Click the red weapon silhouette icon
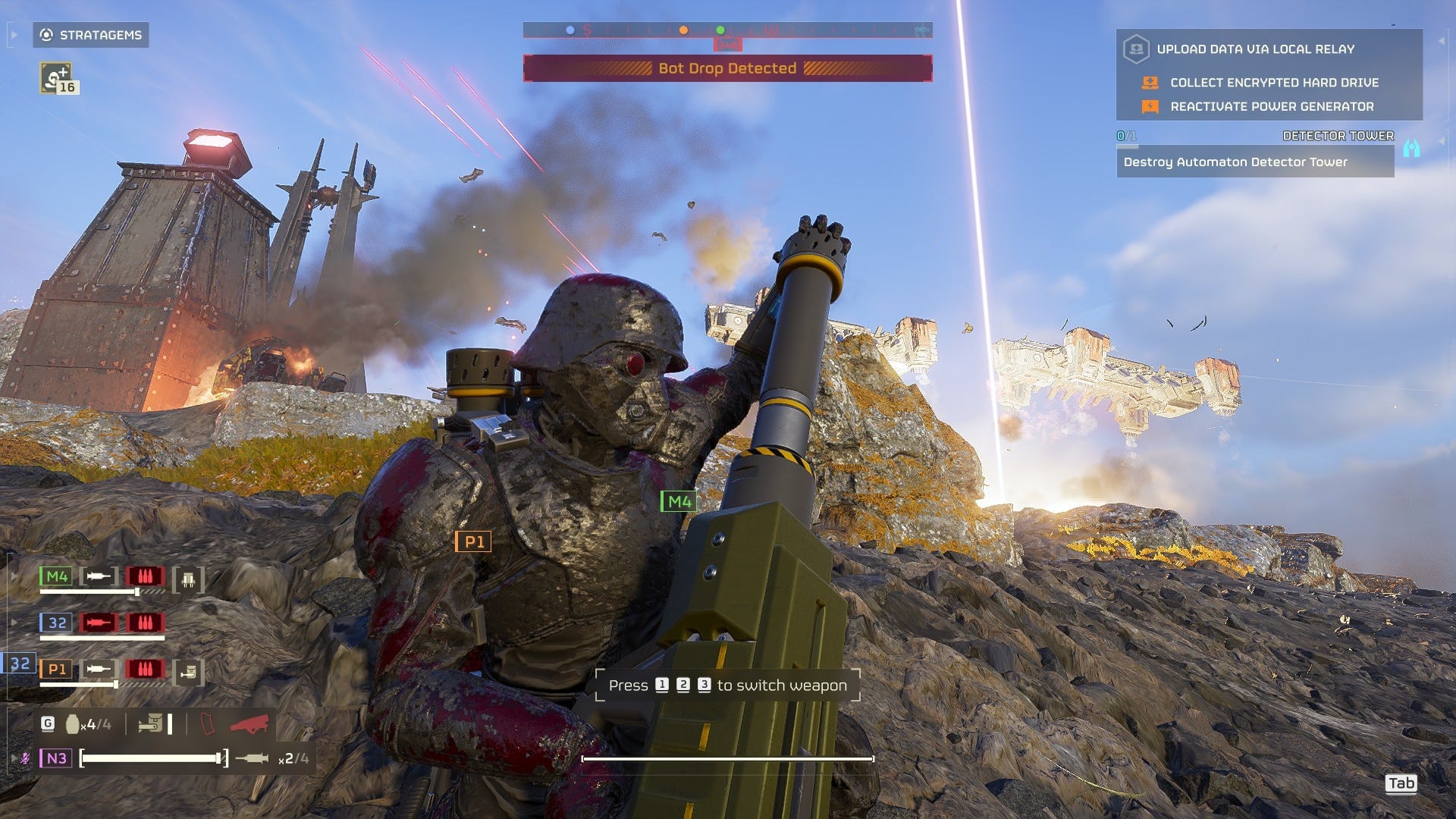The image size is (1456, 819). click(250, 724)
